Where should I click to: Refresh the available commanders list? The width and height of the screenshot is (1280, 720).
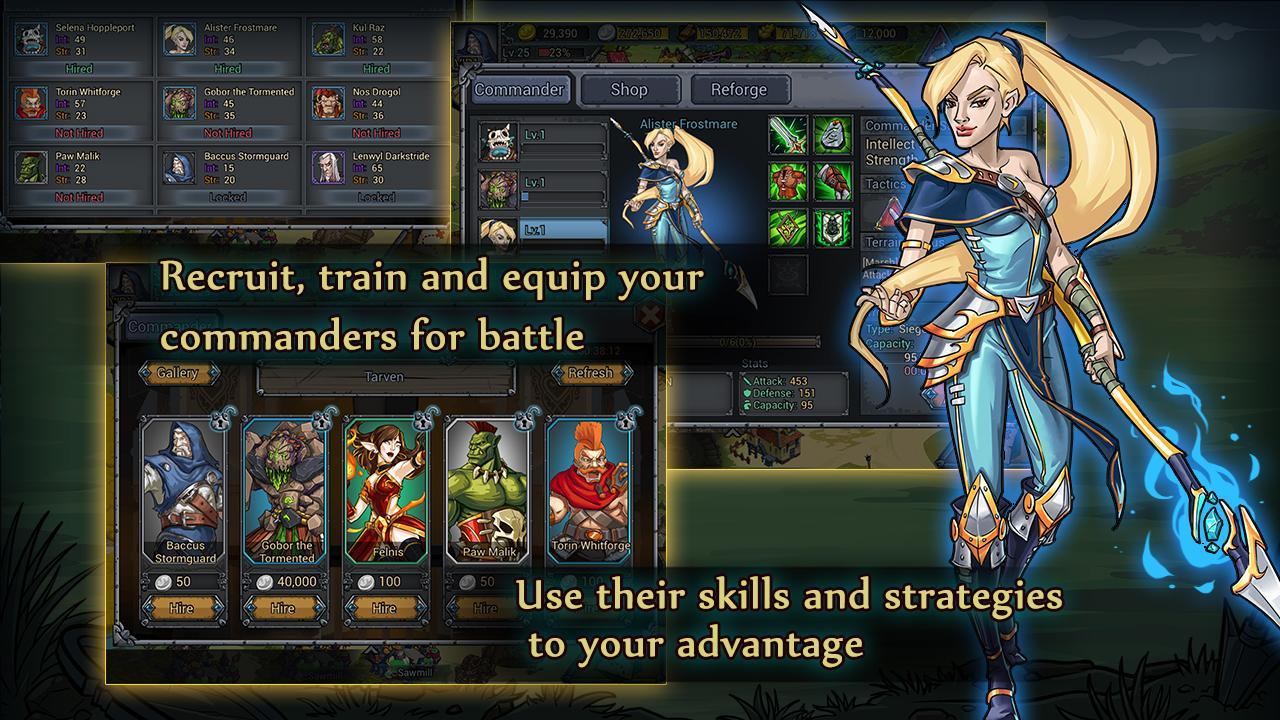590,373
